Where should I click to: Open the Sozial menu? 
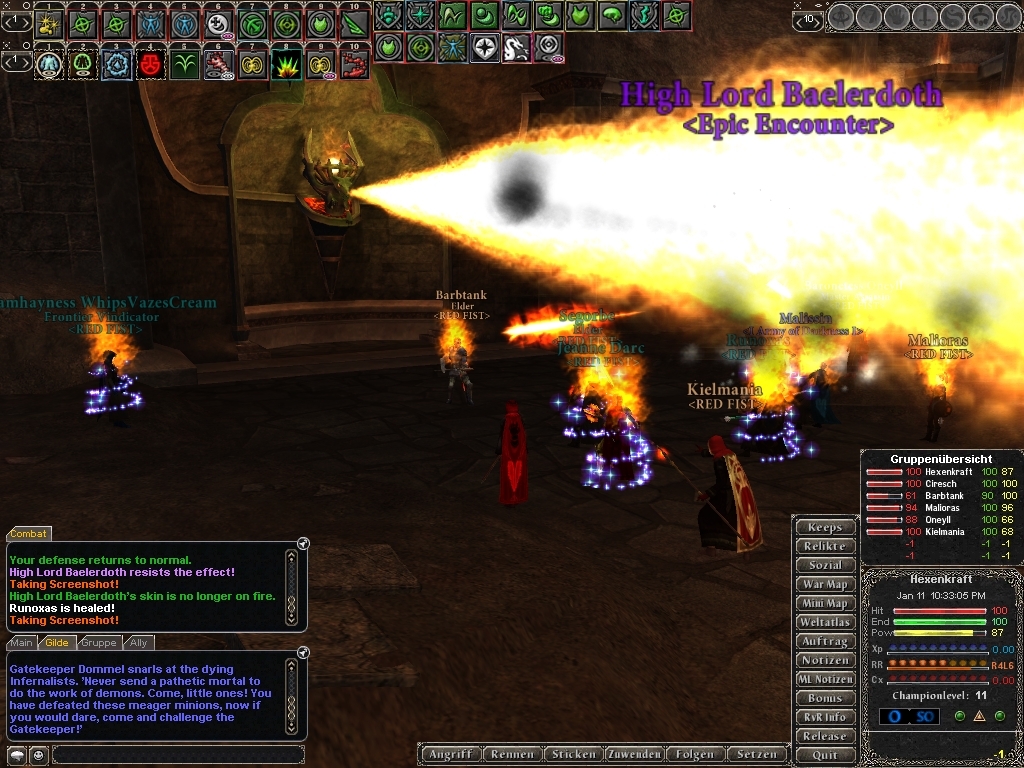point(825,565)
